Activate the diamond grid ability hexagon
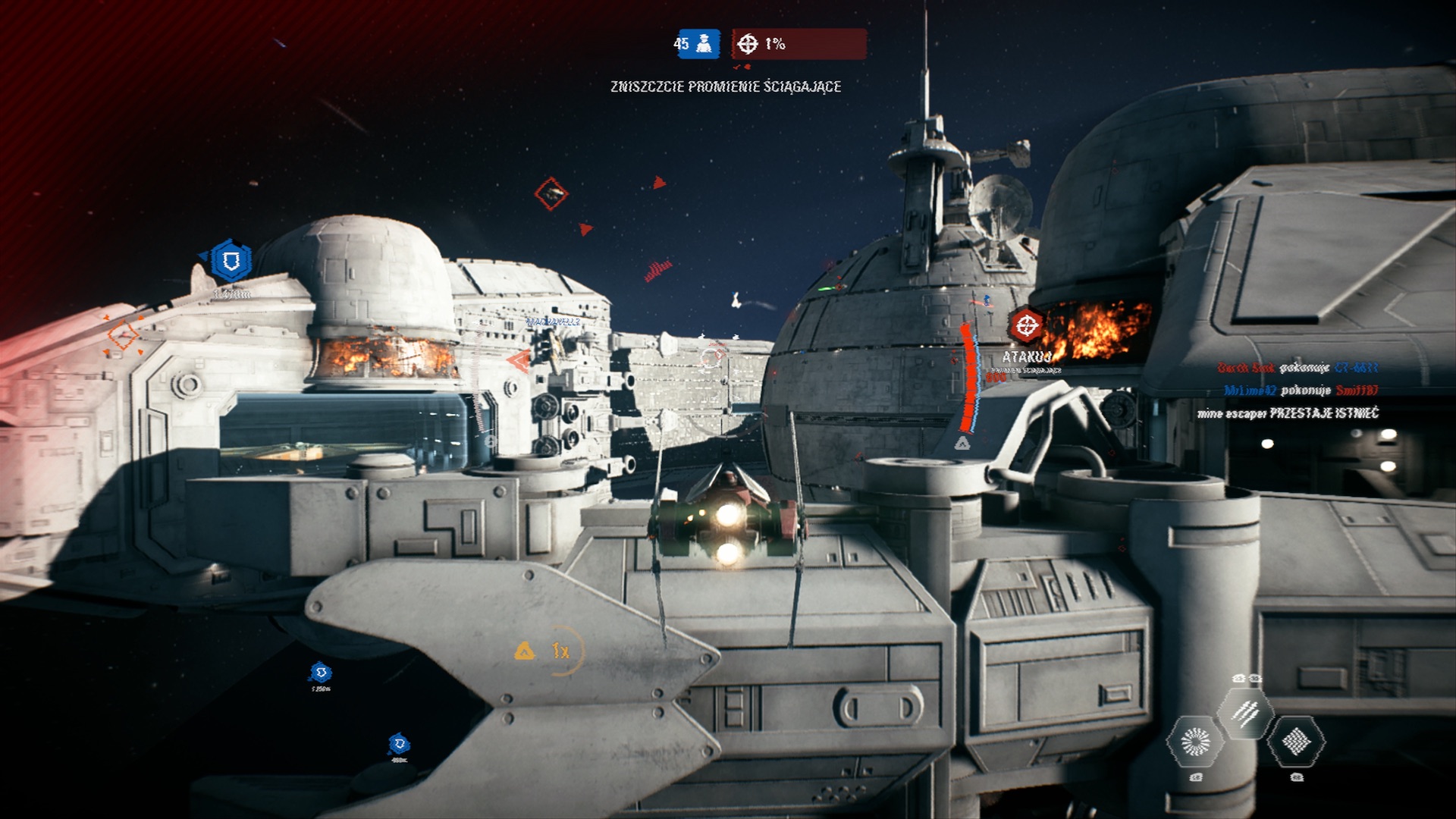 tap(1296, 742)
